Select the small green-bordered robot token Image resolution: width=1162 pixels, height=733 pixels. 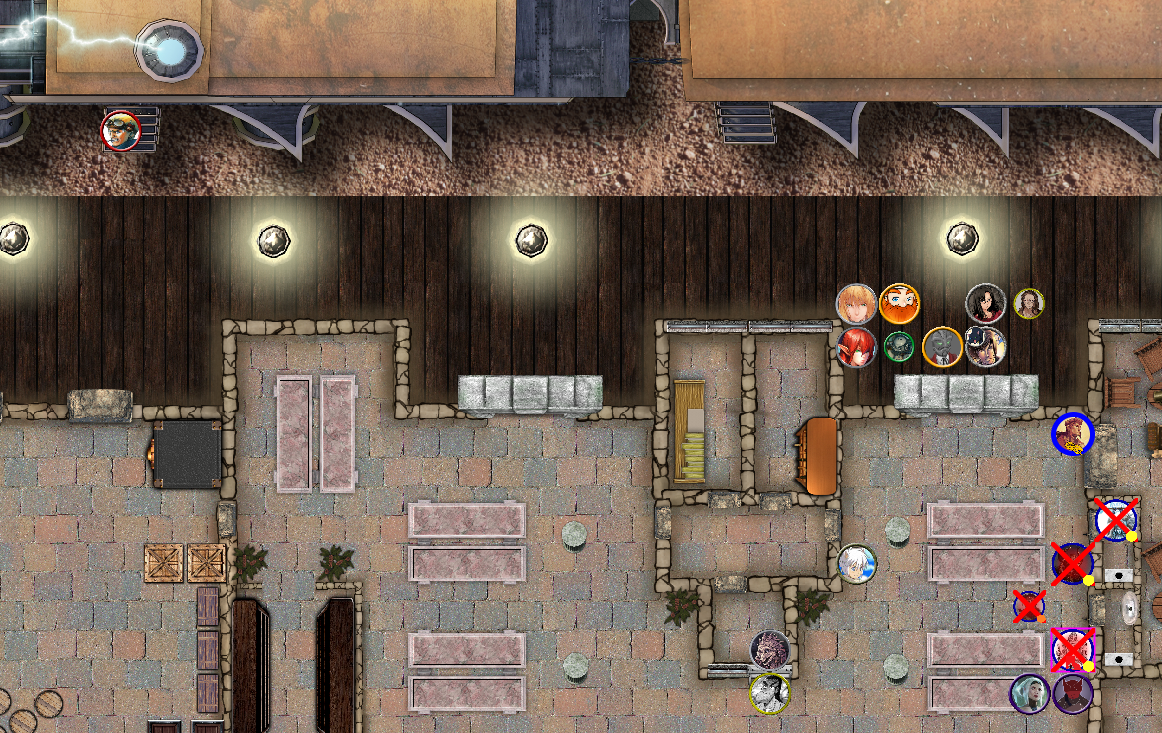(899, 346)
